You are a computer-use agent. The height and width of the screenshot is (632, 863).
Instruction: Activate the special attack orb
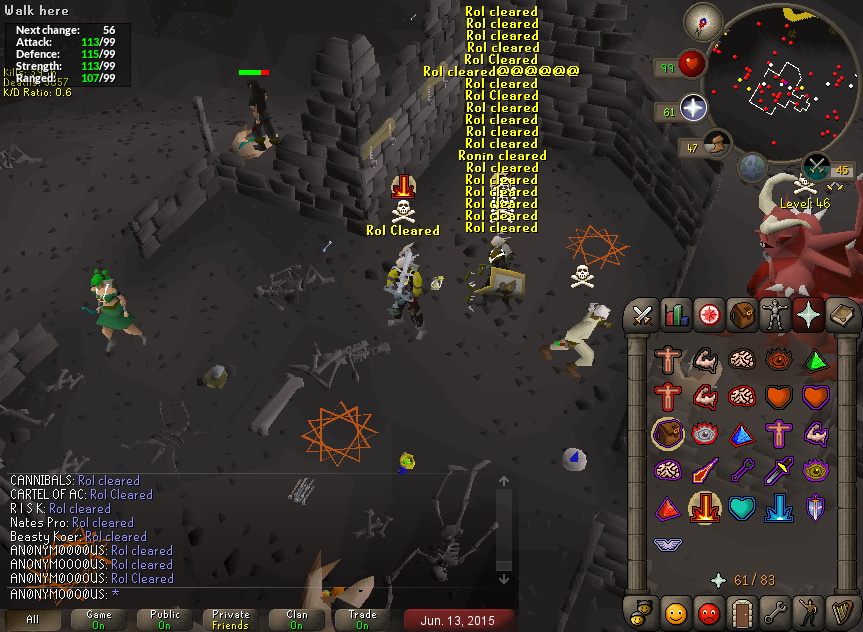(817, 167)
